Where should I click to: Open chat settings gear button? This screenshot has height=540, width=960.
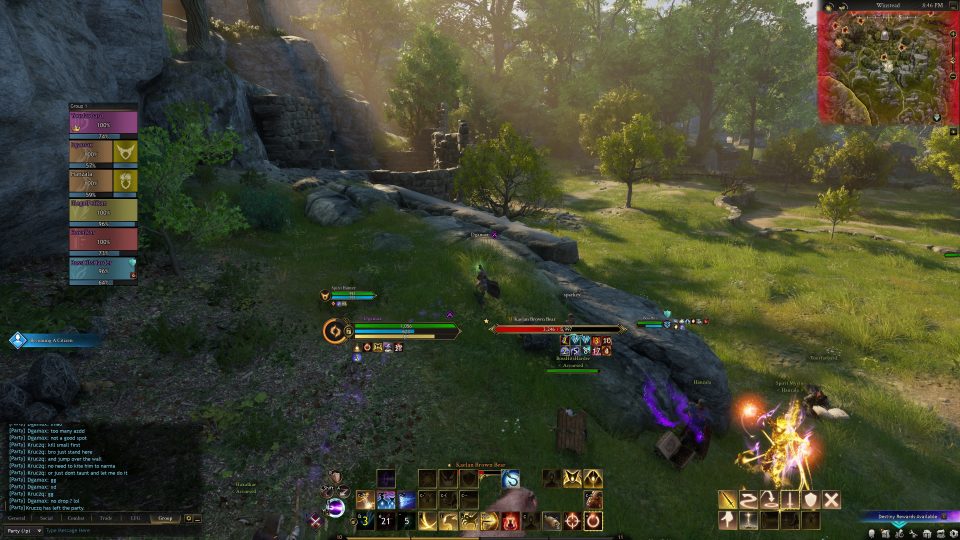point(187,518)
